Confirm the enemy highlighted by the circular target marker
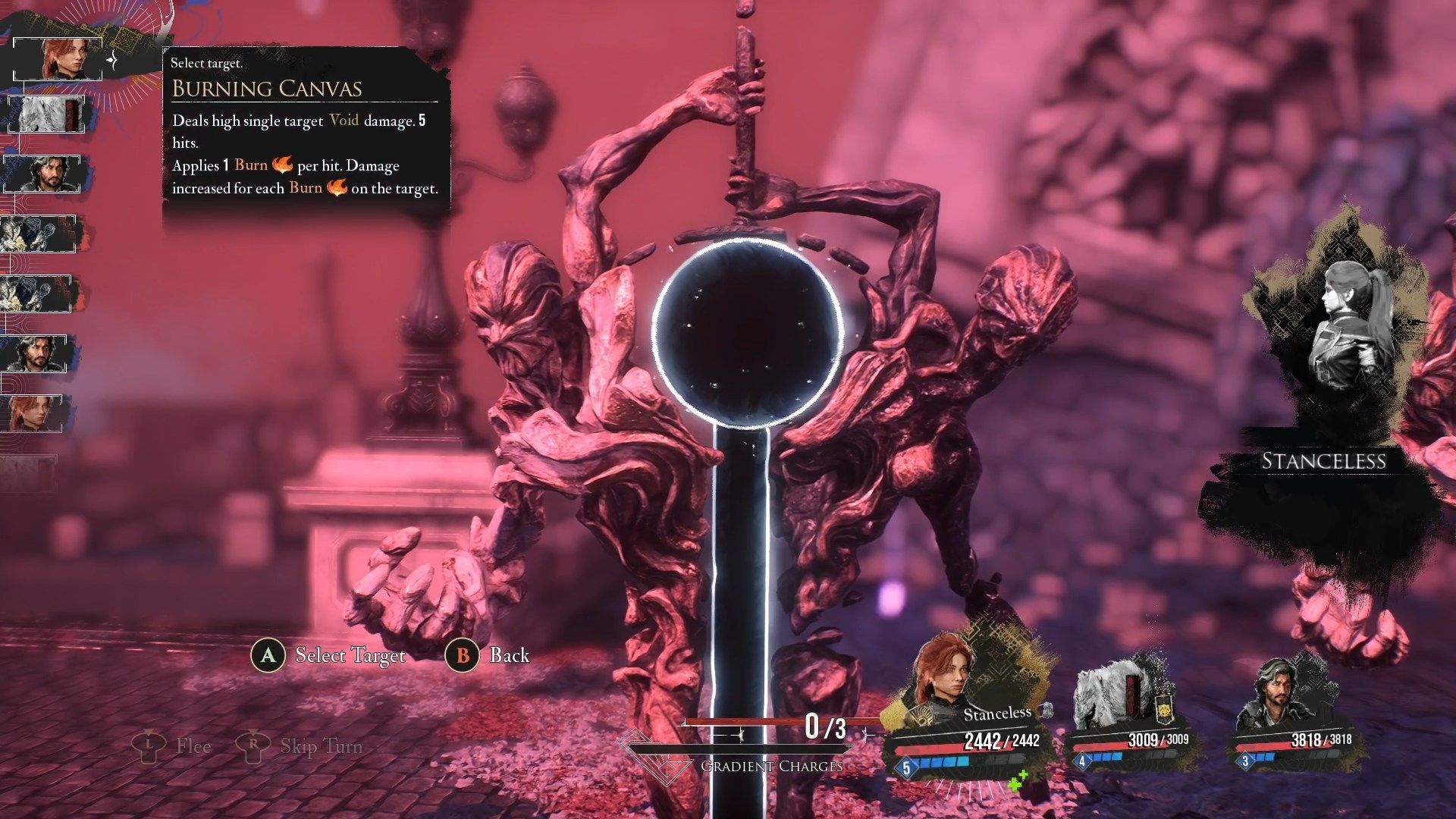Image resolution: width=1456 pixels, height=819 pixels. pyautogui.click(x=747, y=332)
